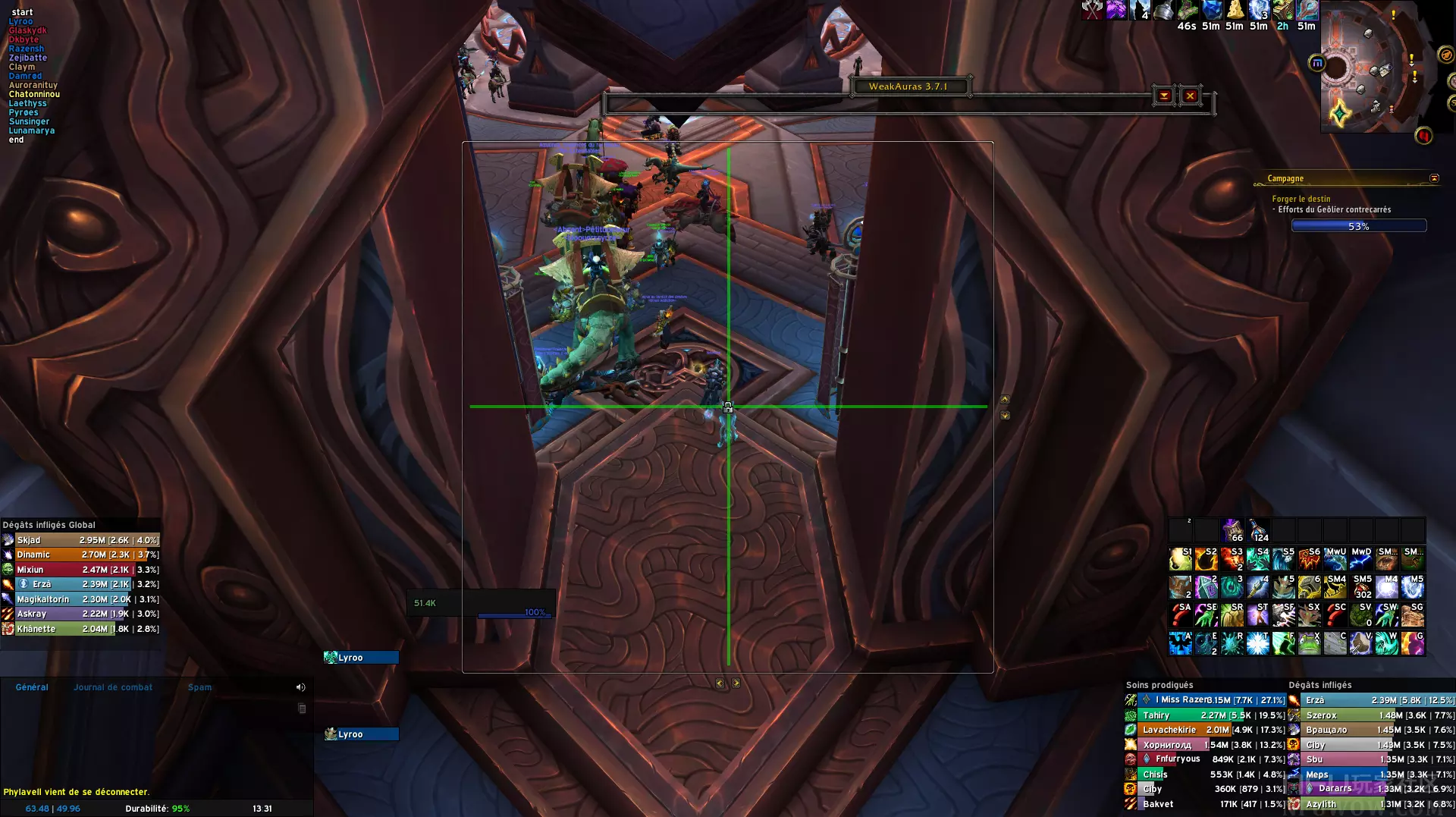
Task: Select the Spam chat tab
Action: click(199, 687)
